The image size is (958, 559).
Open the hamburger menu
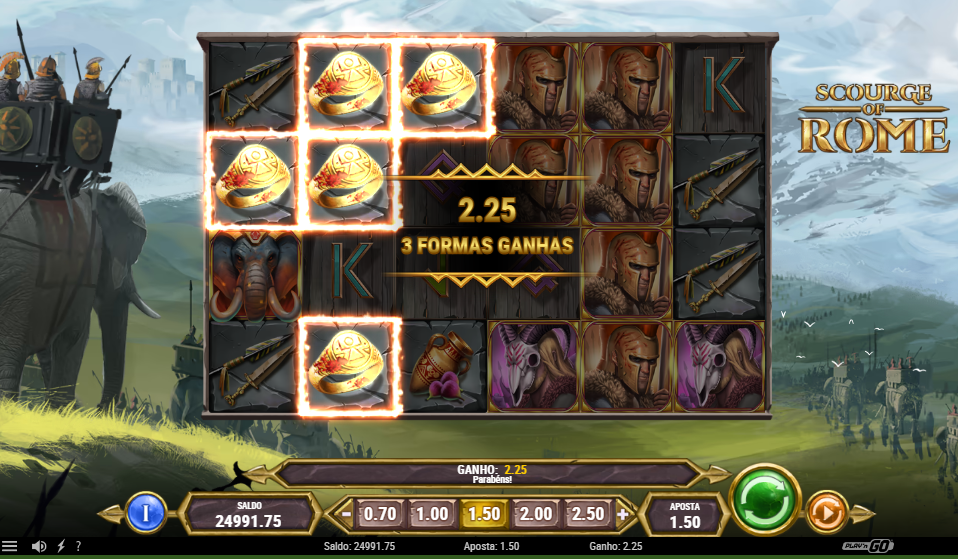coord(10,546)
